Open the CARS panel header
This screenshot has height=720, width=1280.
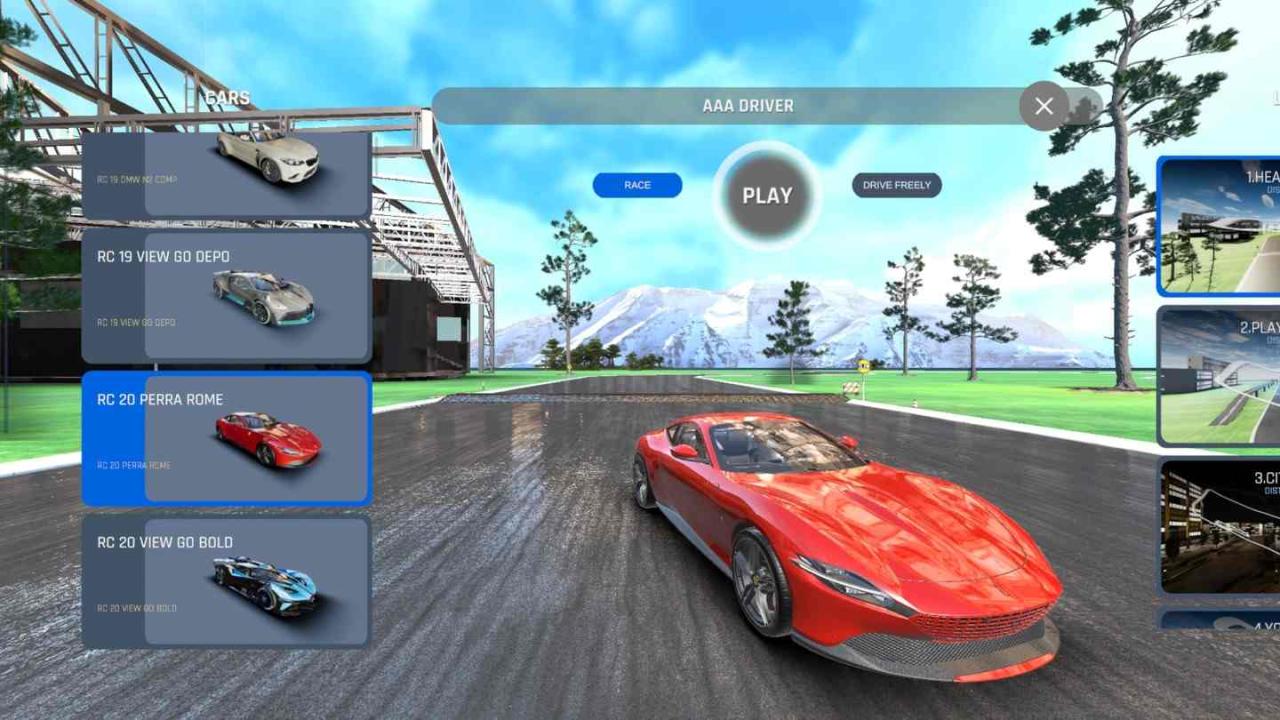tap(226, 97)
